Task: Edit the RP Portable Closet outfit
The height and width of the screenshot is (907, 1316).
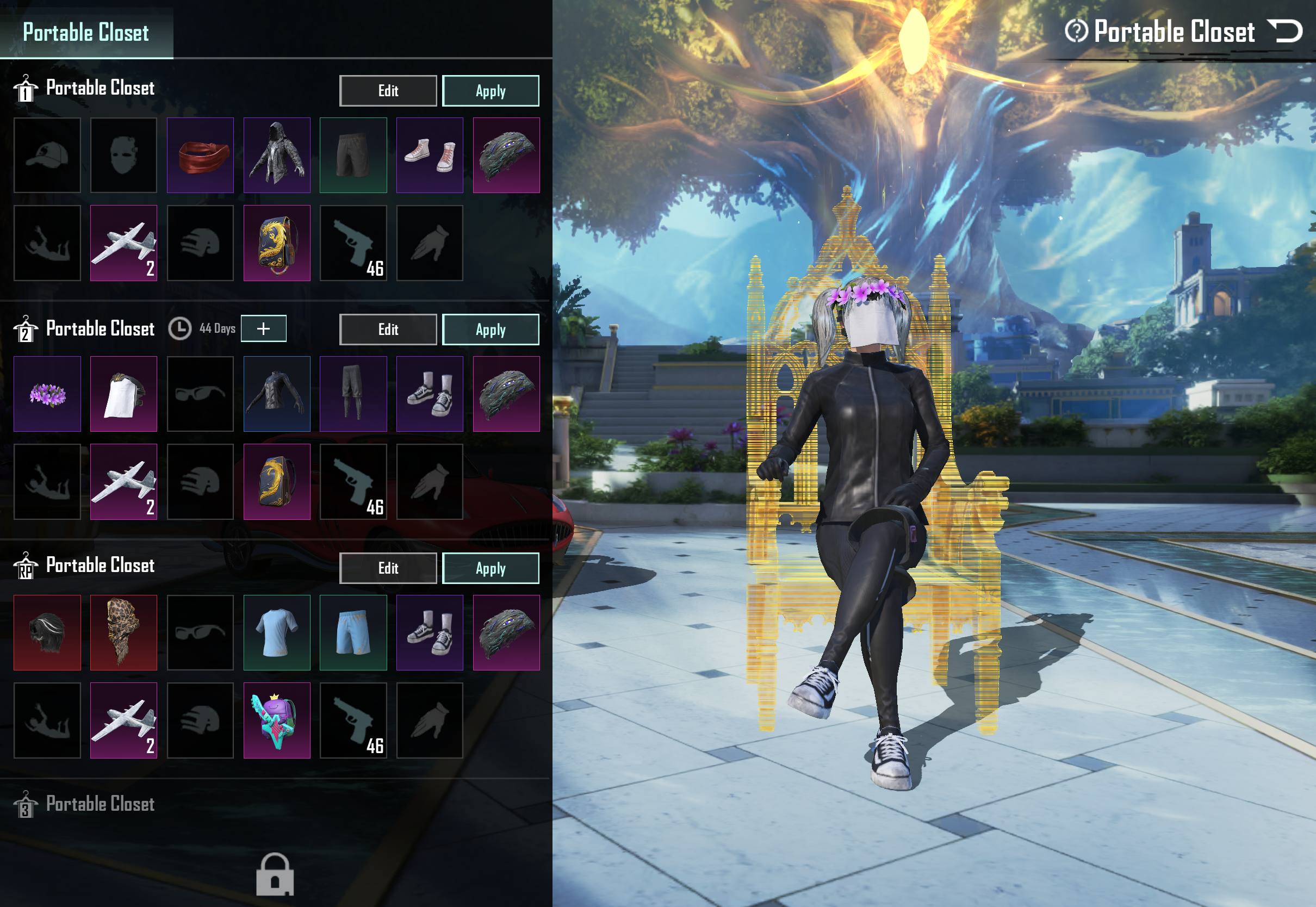Action: coord(388,568)
